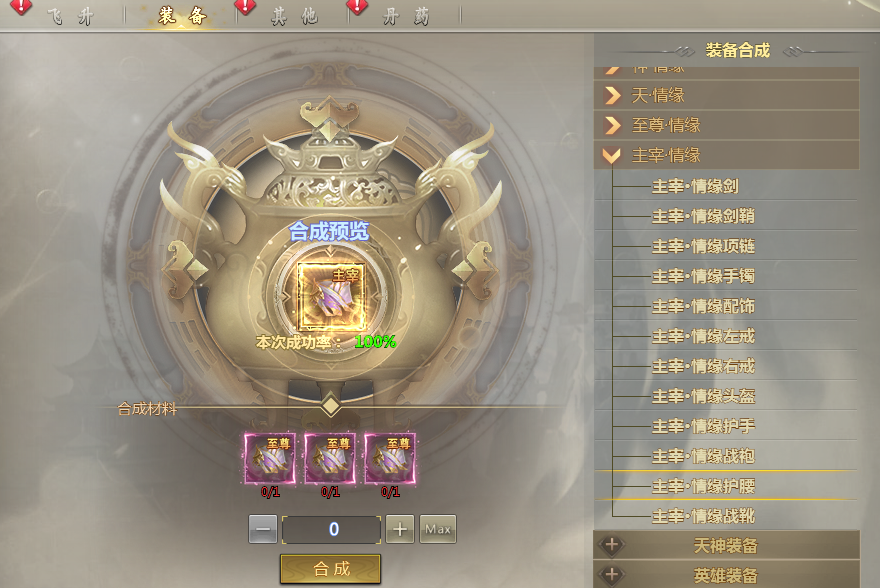Increase quantity with the plus button
Screen dimensions: 880x588
click(400, 529)
